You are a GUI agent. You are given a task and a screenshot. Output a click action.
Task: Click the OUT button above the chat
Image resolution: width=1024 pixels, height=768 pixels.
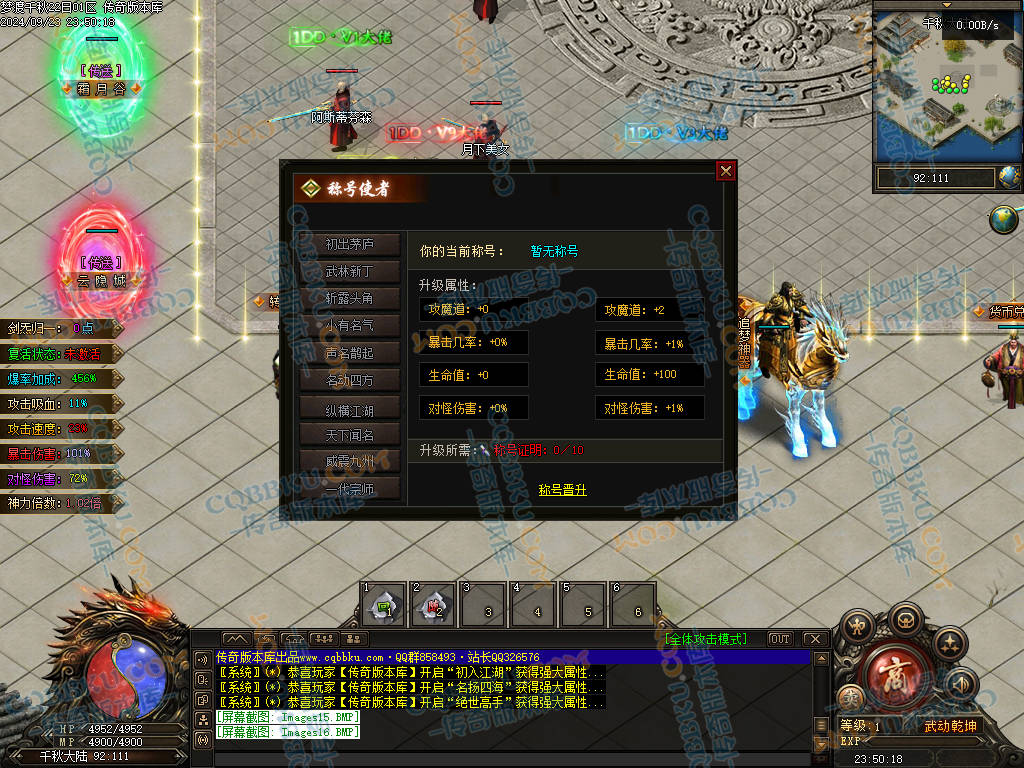point(779,639)
